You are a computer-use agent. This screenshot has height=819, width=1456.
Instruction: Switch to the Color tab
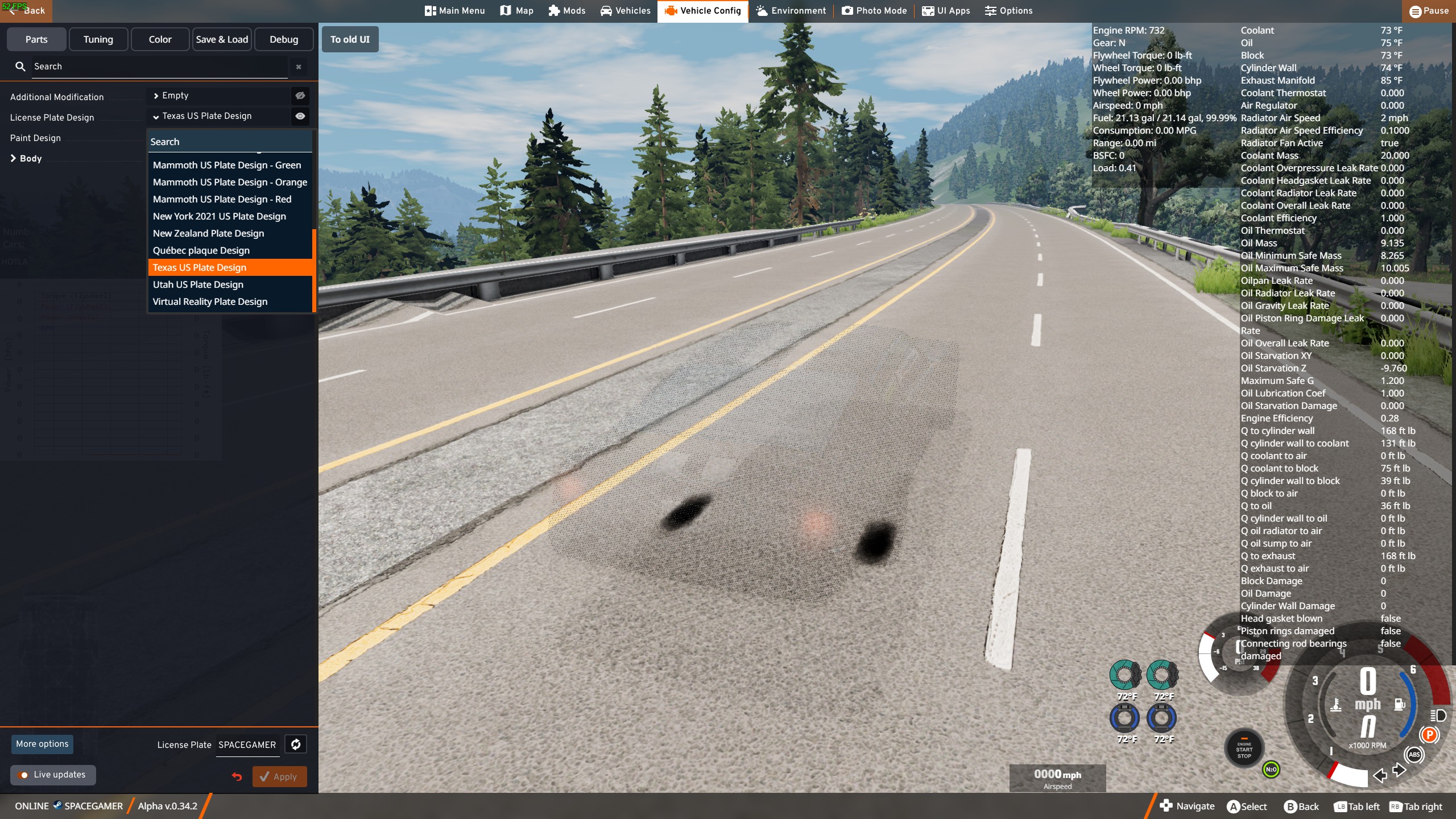tap(160, 39)
